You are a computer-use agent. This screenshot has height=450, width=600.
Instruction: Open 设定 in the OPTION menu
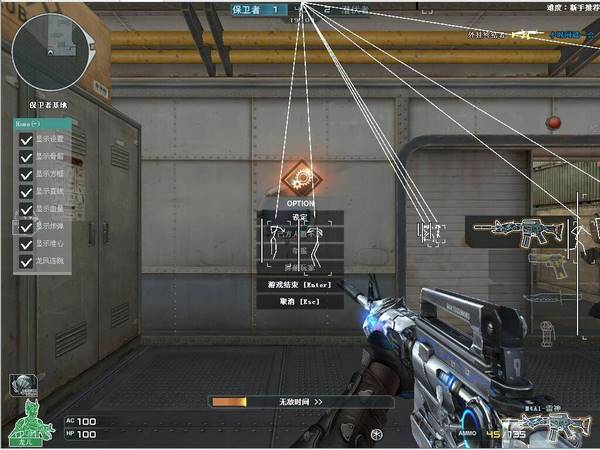pos(300,217)
